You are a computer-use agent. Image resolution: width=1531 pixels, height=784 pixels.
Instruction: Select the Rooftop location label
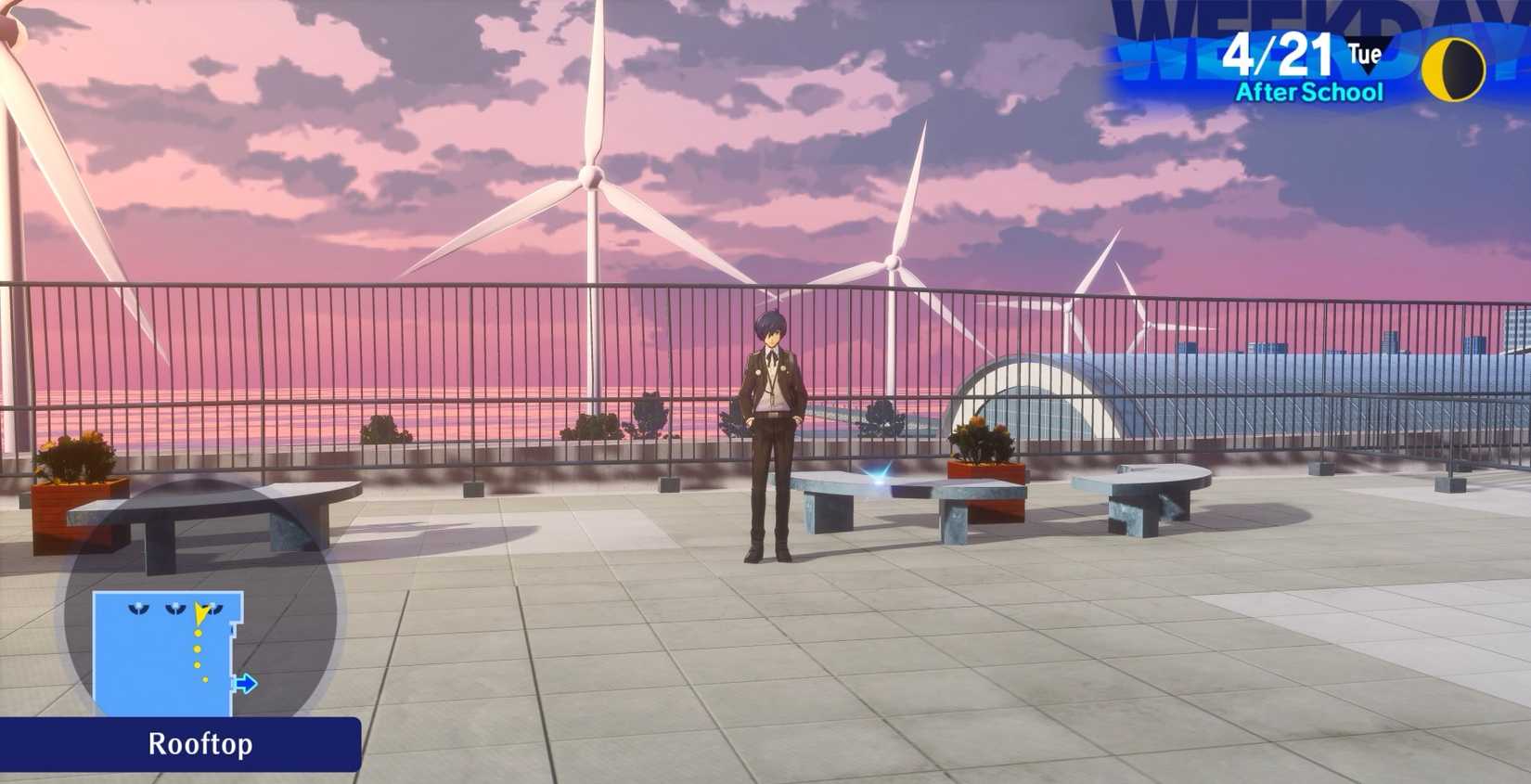click(x=199, y=744)
